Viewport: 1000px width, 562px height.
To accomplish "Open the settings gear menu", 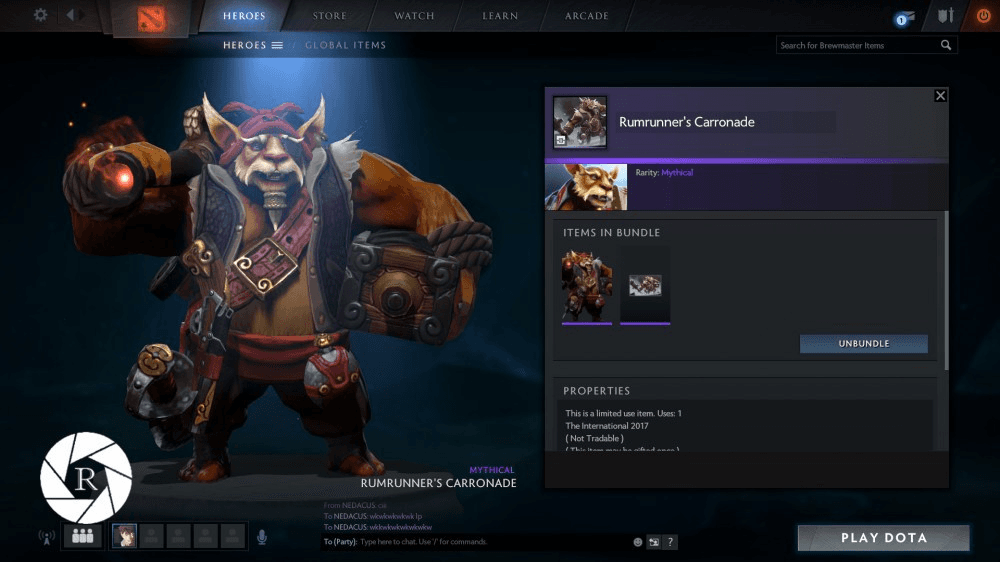I will tap(40, 15).
